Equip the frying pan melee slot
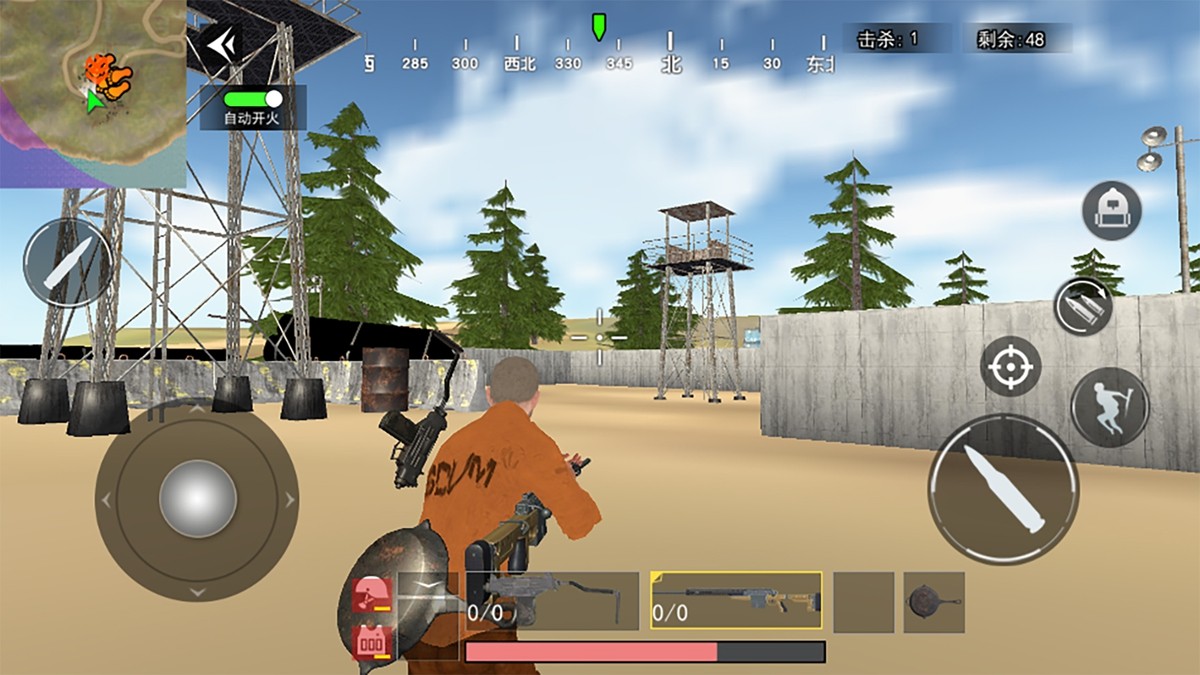This screenshot has height=675, width=1200. [933, 602]
